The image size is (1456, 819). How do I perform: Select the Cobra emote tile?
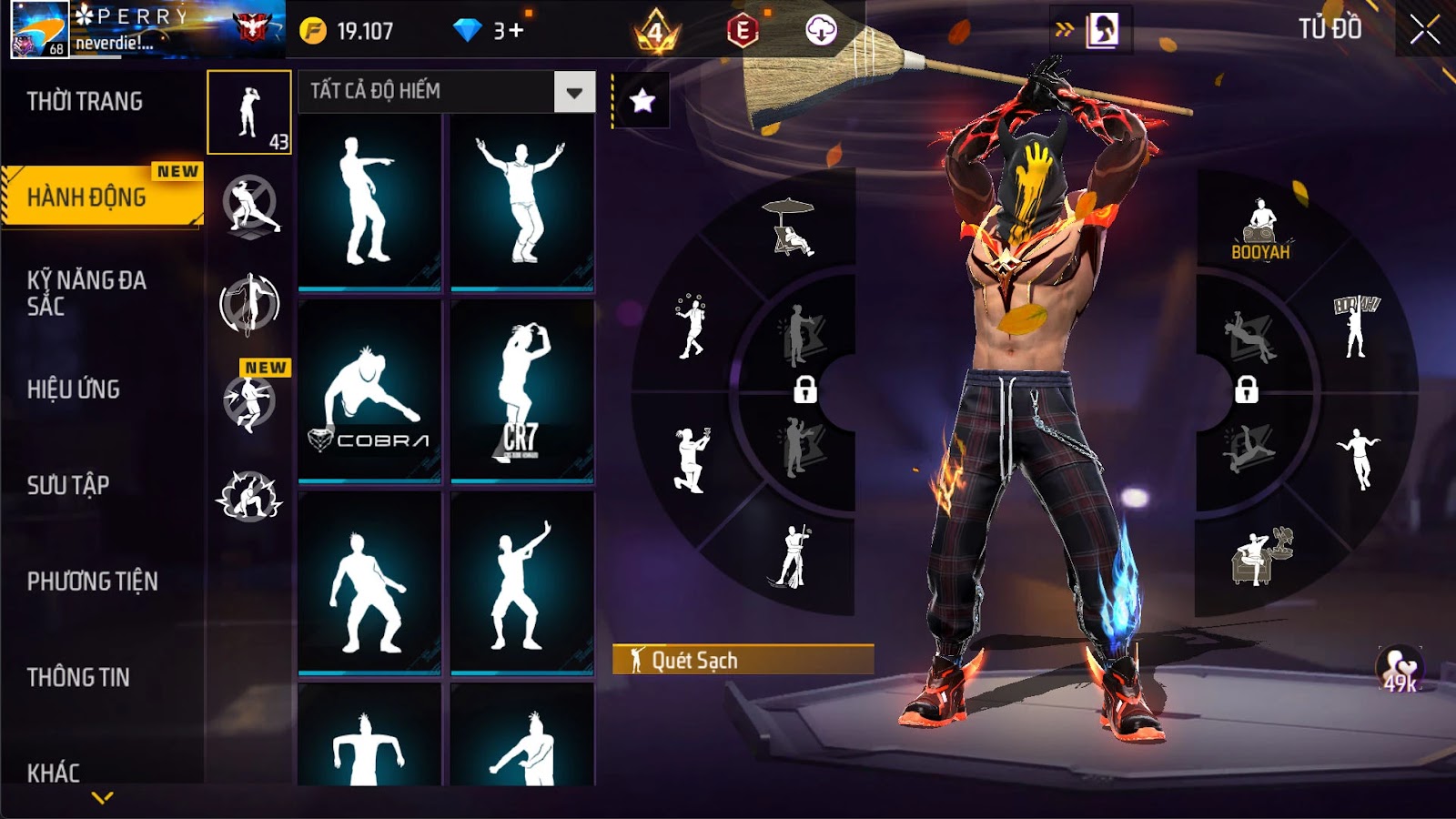pyautogui.click(x=369, y=389)
